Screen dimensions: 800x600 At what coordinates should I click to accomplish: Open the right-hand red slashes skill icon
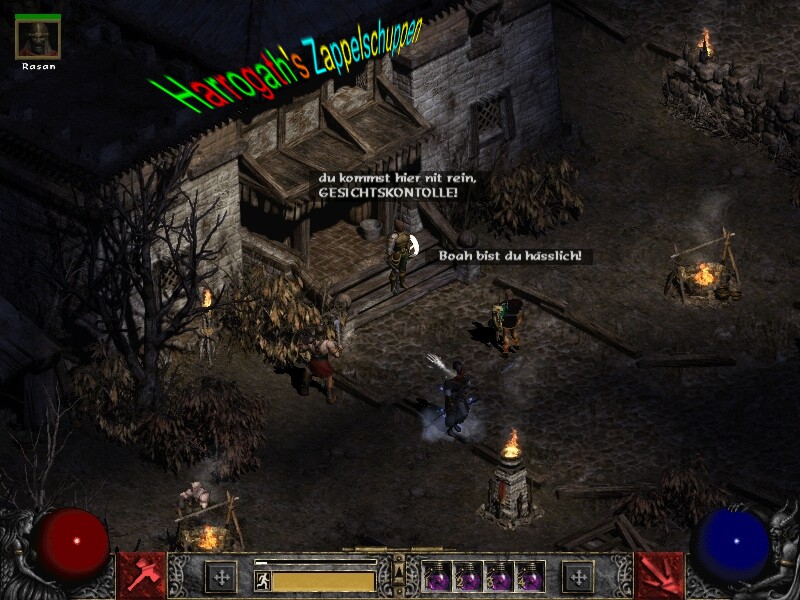tap(659, 576)
